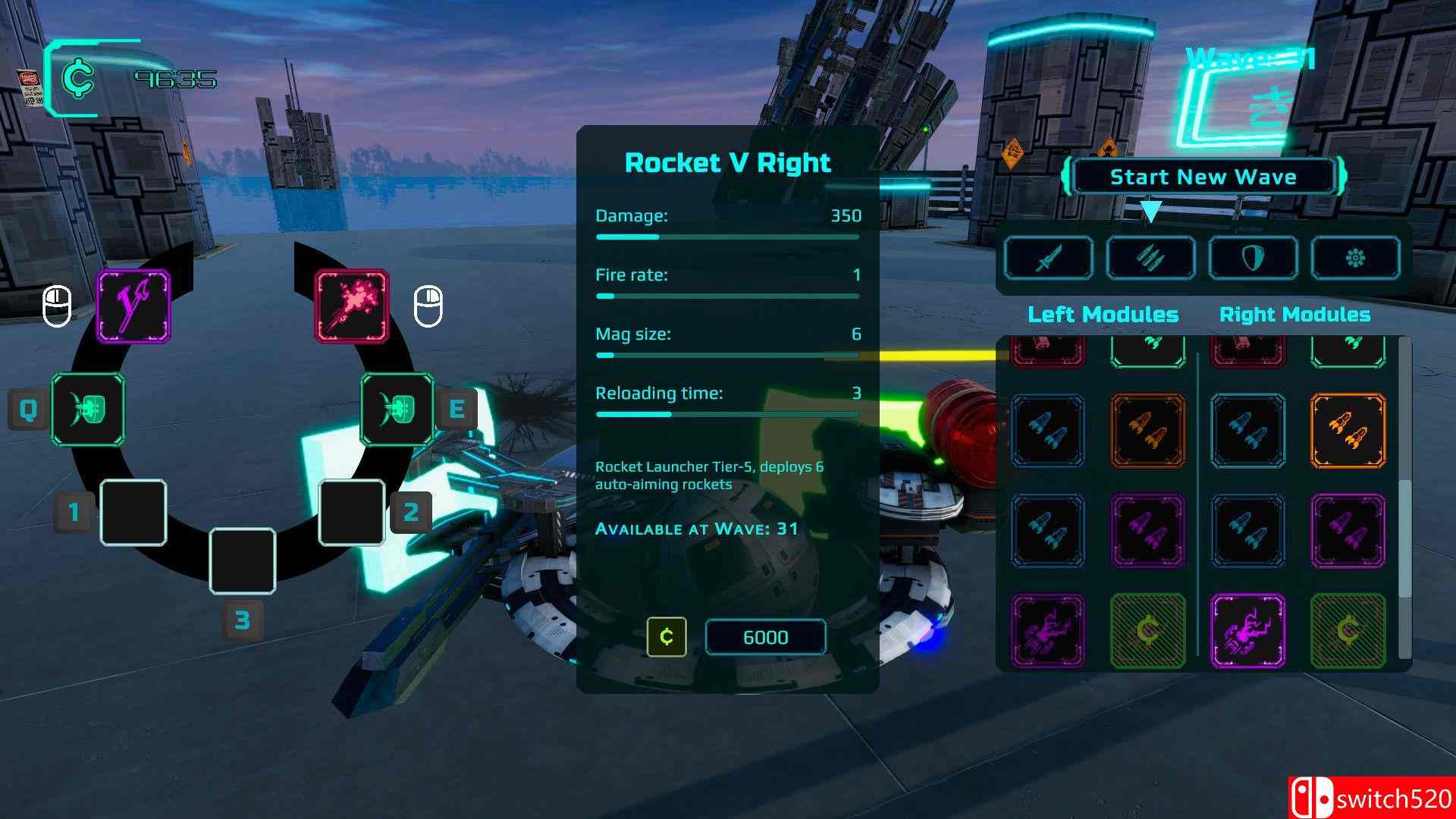
Task: Select the purple twin-rocket module under Right Modules
Action: 1348,530
